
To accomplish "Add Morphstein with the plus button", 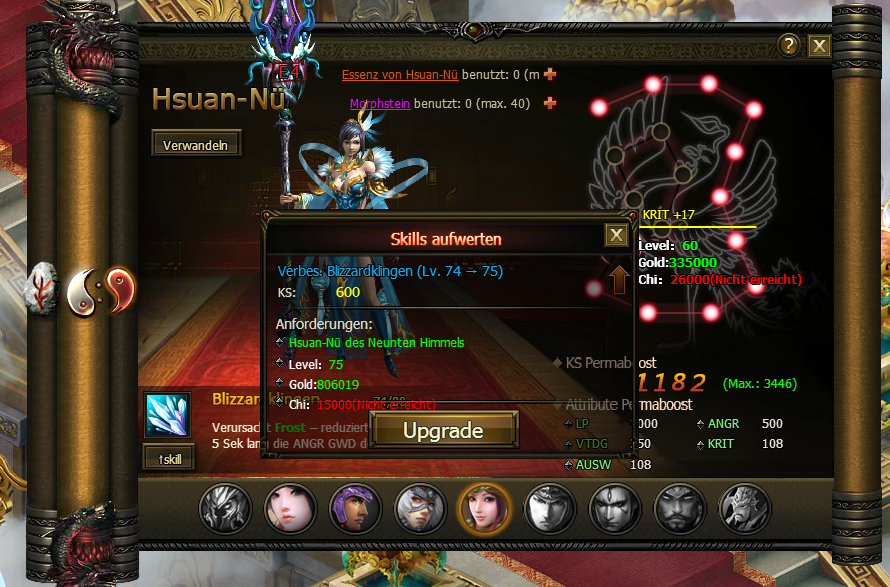I will [x=550, y=103].
